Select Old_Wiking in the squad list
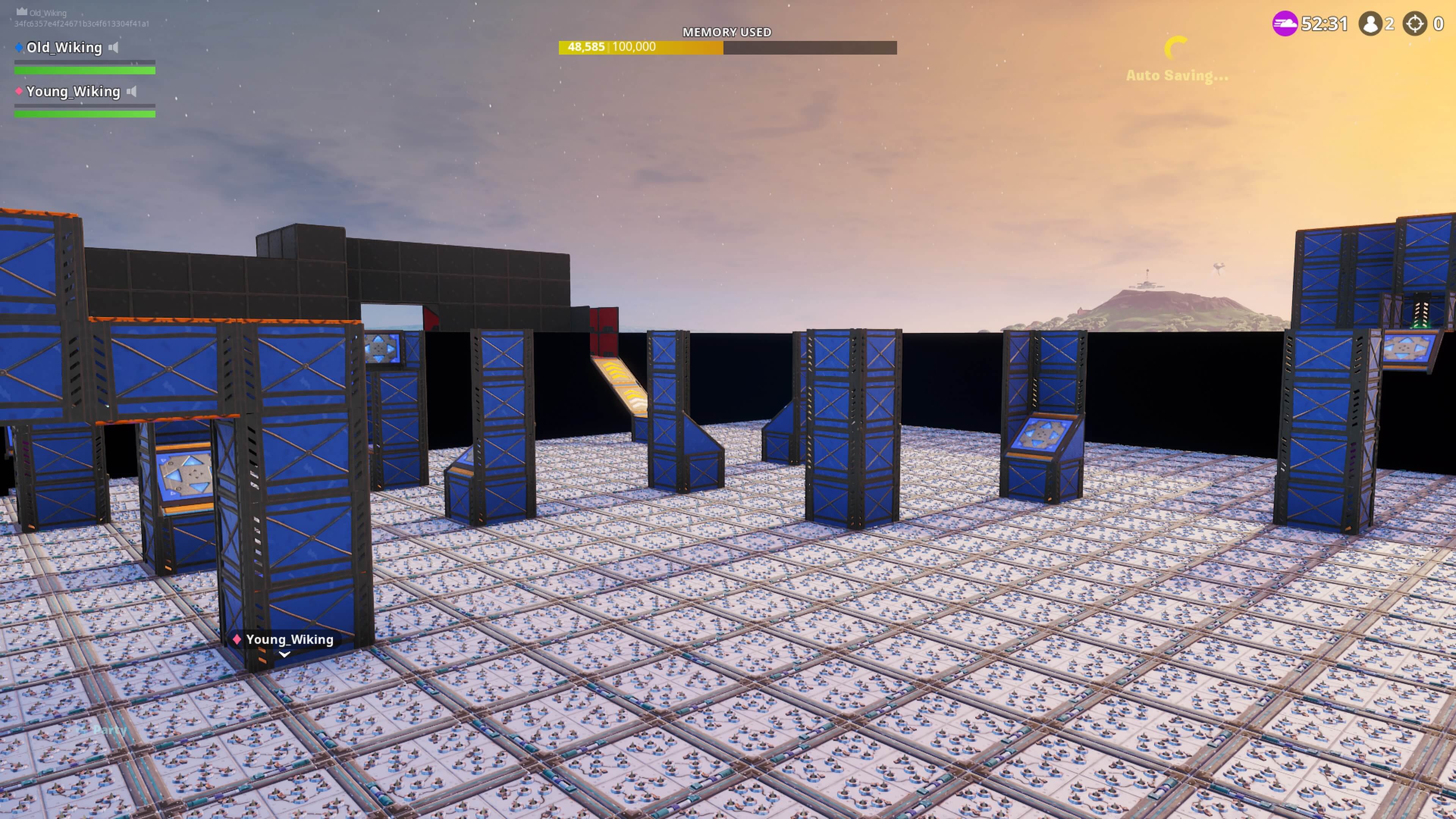Screen dimensions: 1456x819 pos(64,47)
